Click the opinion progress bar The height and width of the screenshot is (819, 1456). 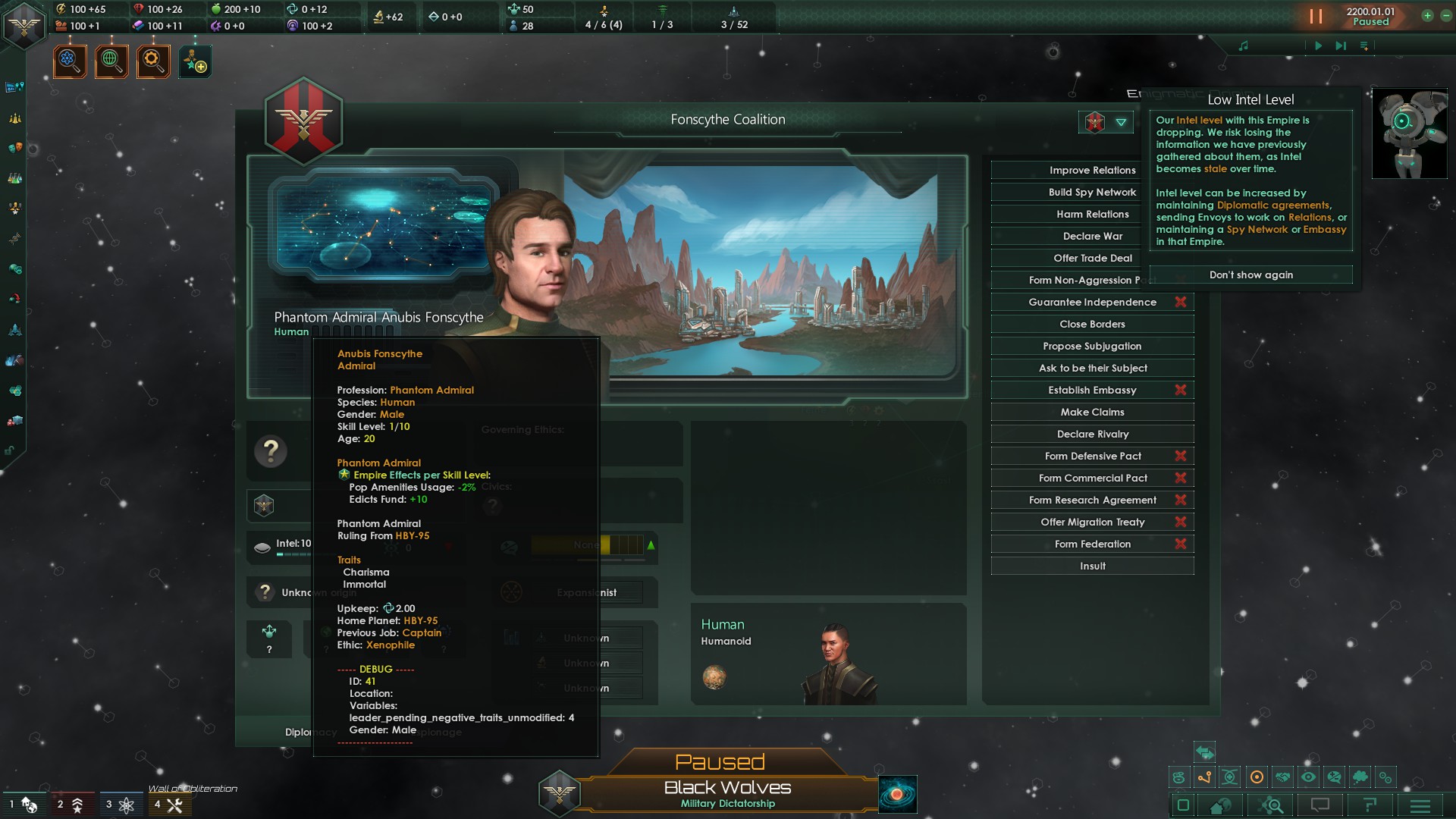(x=588, y=544)
